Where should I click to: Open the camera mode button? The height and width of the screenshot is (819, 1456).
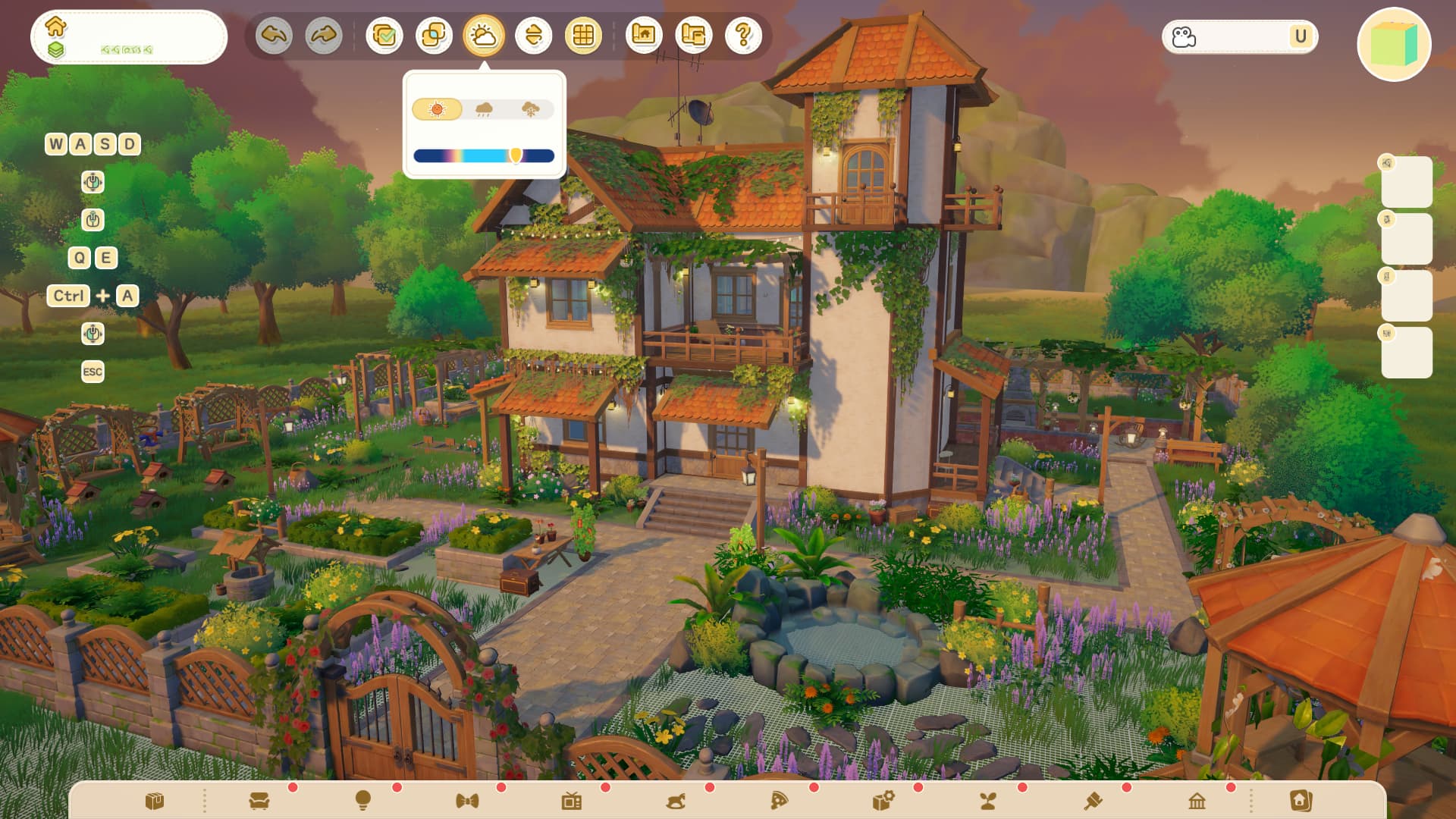[1185, 36]
